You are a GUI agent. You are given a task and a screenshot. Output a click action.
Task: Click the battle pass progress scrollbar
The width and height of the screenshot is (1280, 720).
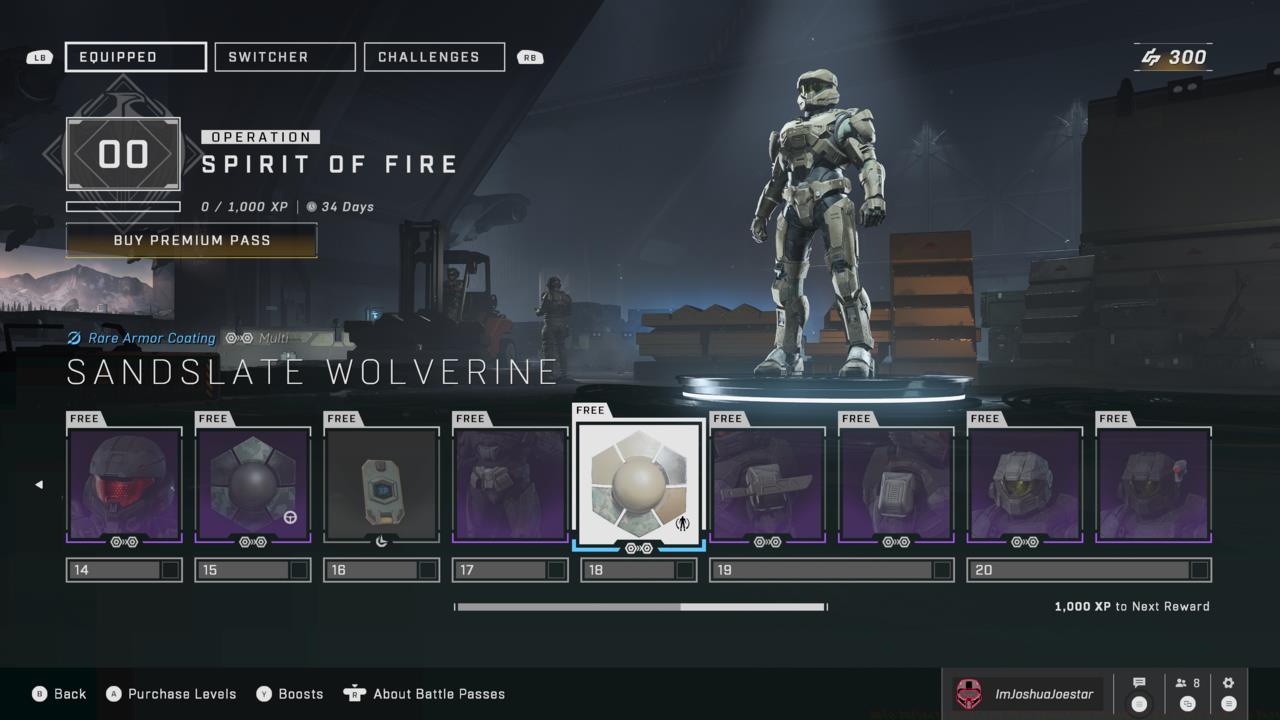click(x=640, y=606)
